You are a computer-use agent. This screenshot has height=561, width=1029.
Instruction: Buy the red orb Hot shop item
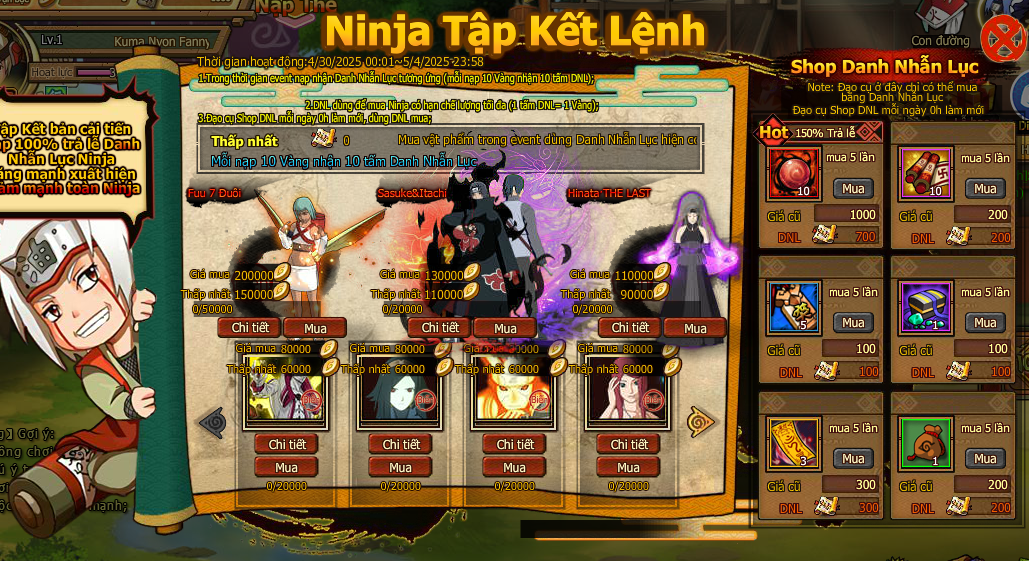click(853, 188)
